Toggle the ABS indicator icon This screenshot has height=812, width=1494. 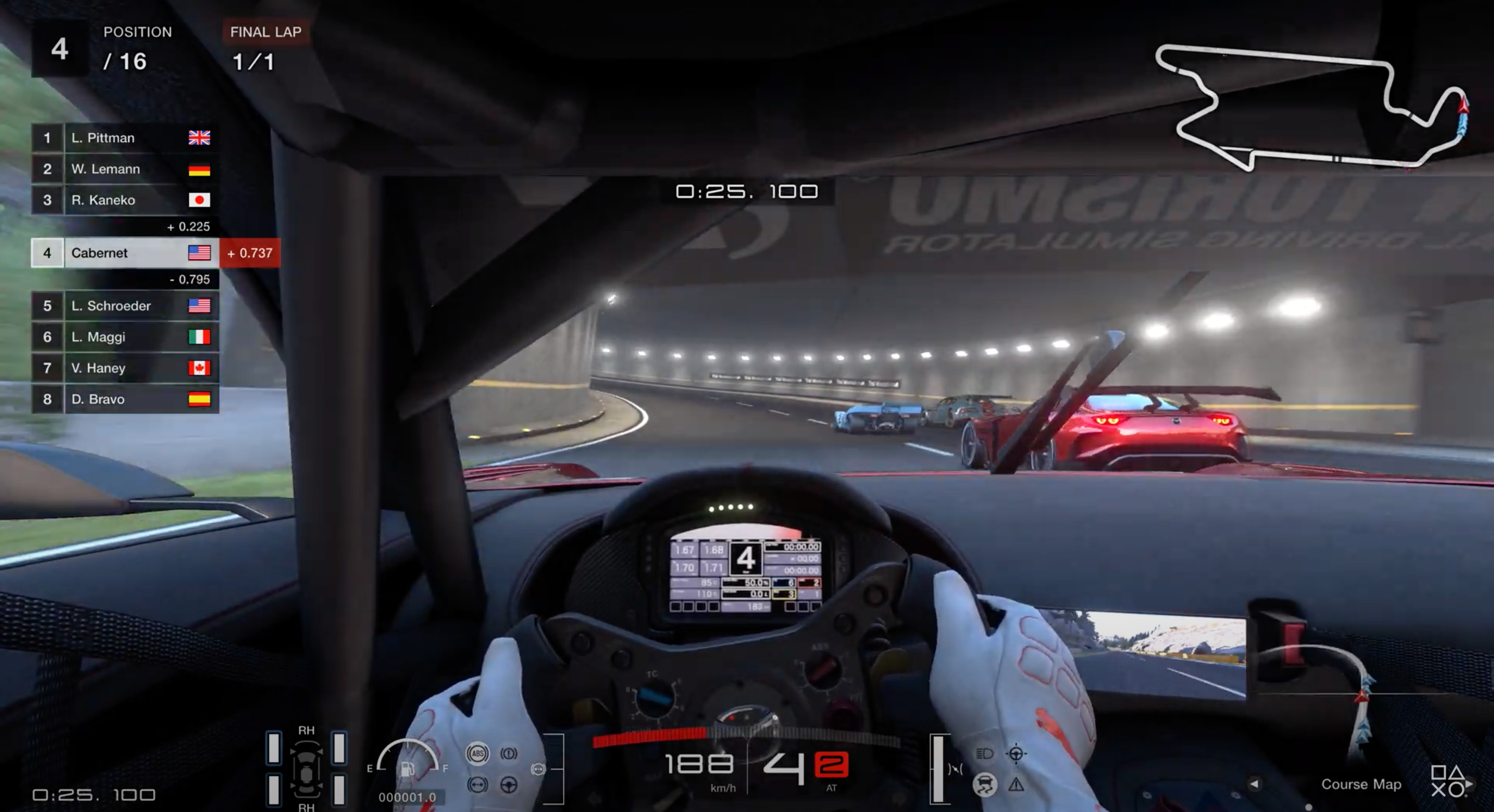tap(477, 753)
